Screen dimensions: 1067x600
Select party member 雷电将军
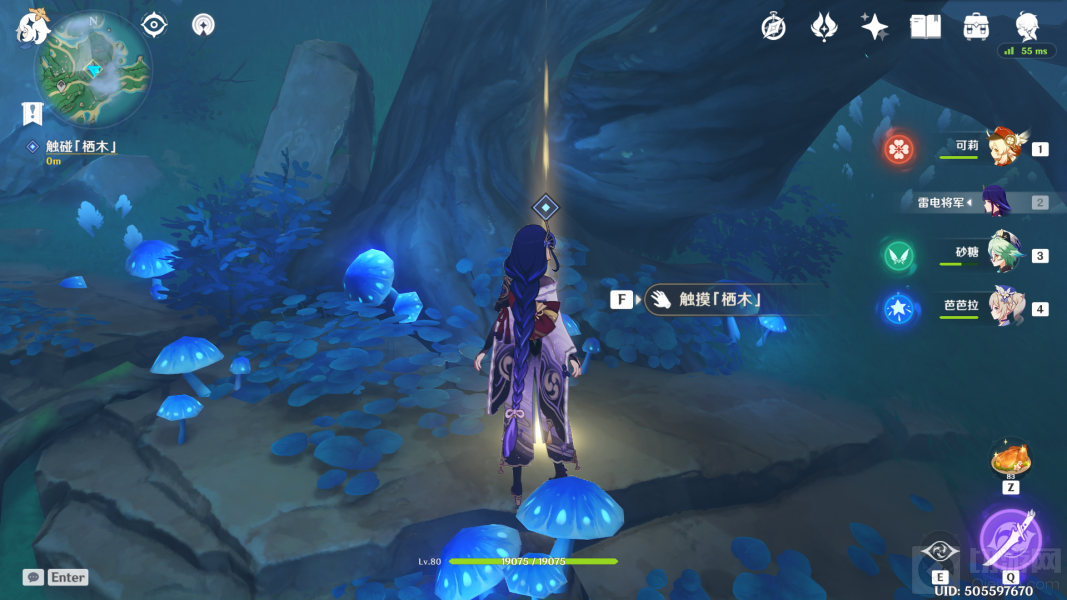(995, 202)
